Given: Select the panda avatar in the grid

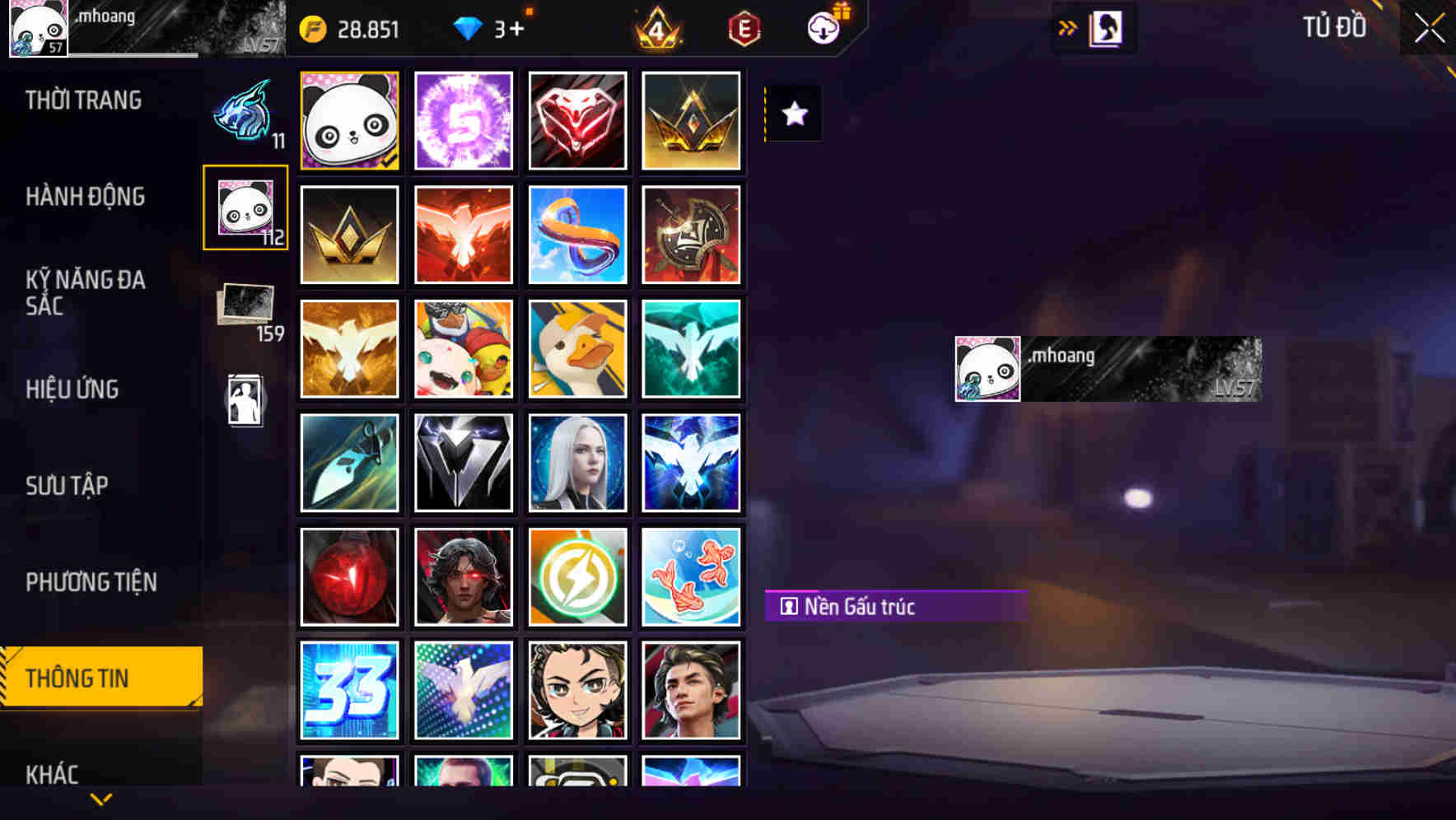Looking at the screenshot, I should 349,120.
